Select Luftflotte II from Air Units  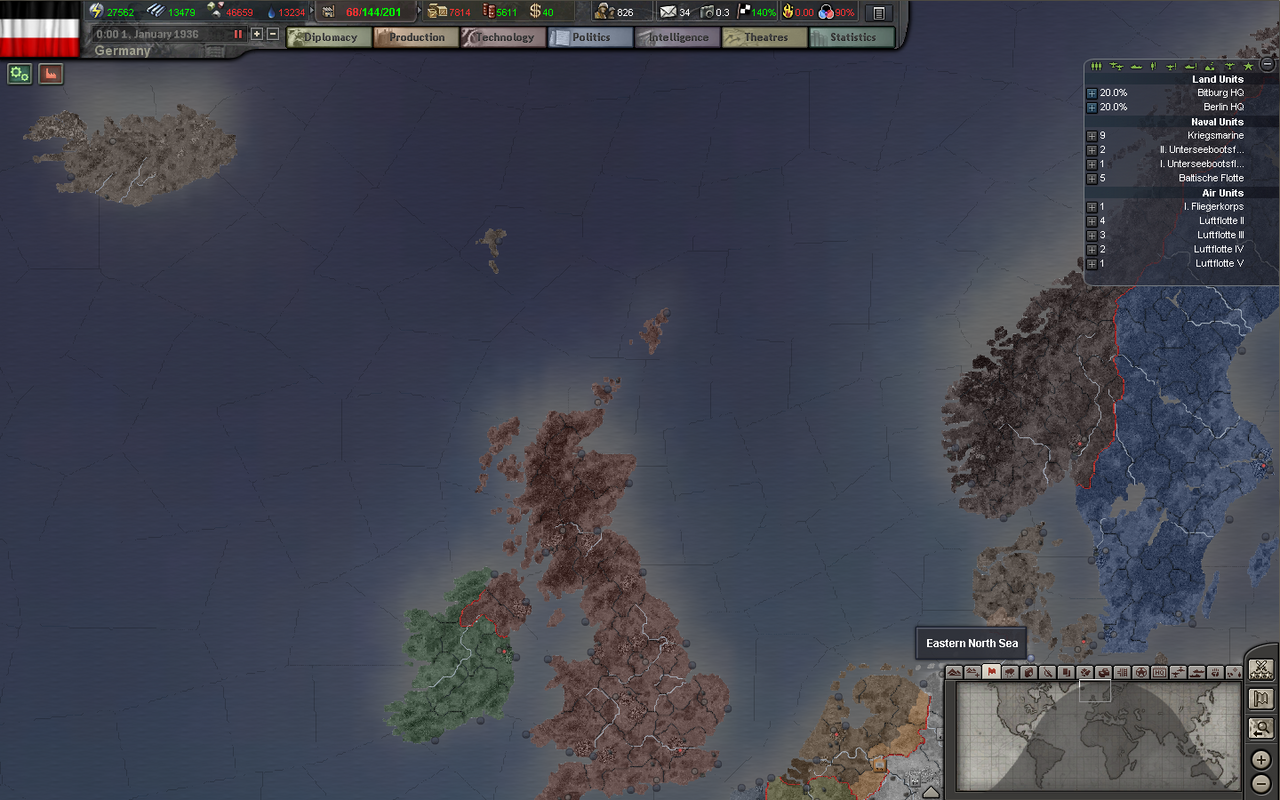pos(1220,221)
